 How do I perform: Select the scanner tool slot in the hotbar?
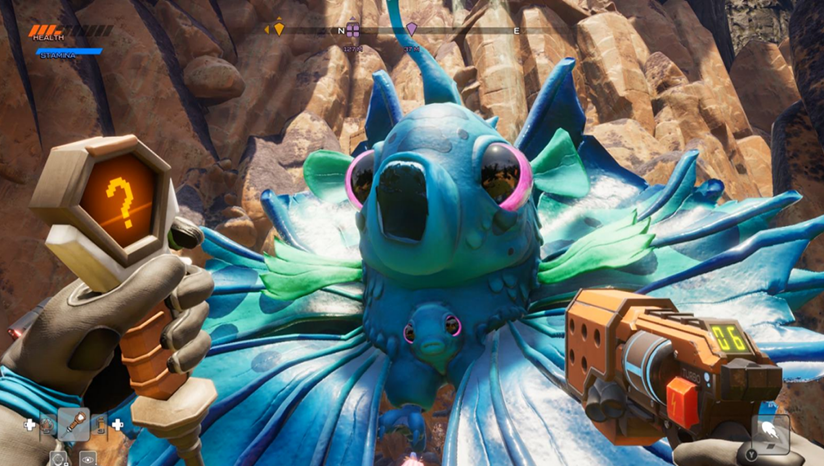[x=74, y=425]
